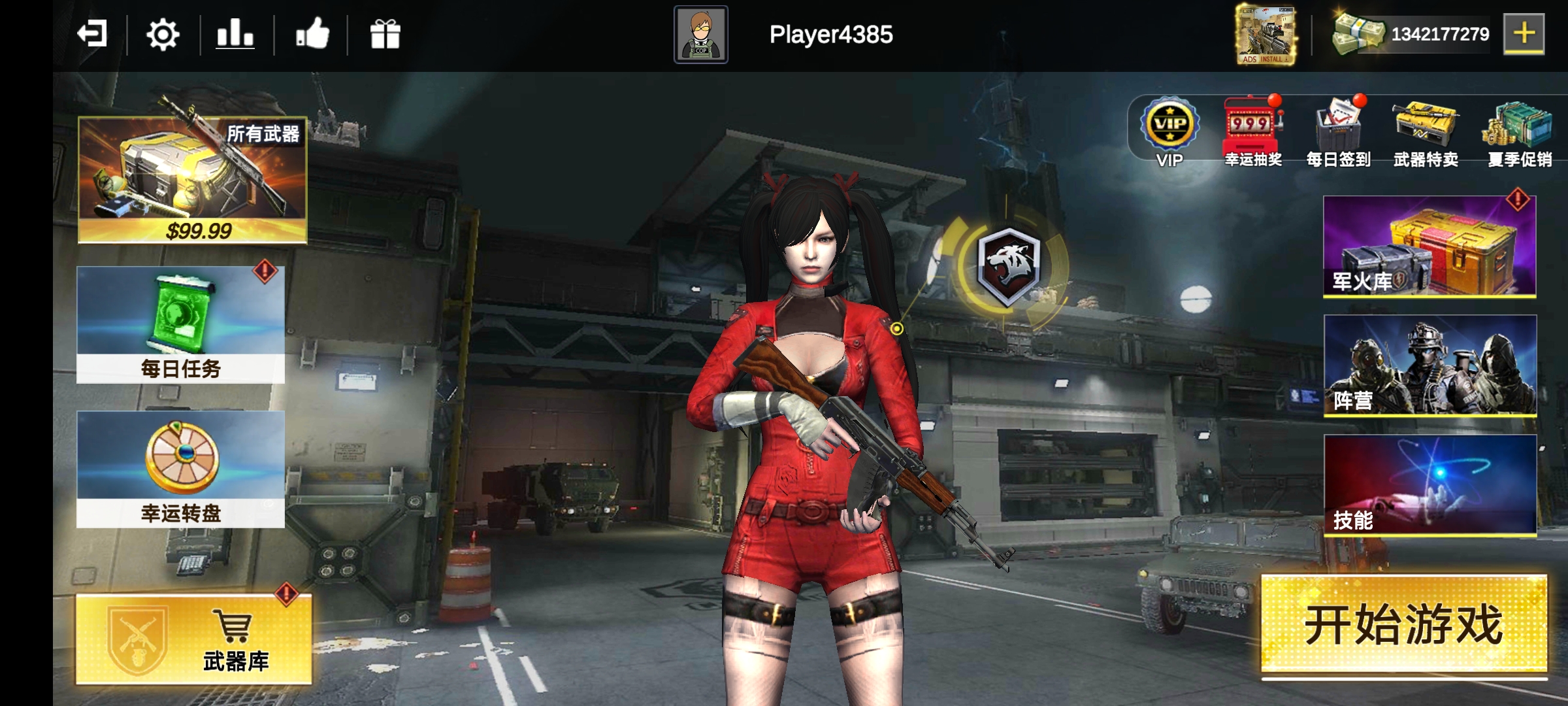This screenshot has height=706, width=1568.
Task: Start the match with 开始游戏
Action: pos(1403,624)
